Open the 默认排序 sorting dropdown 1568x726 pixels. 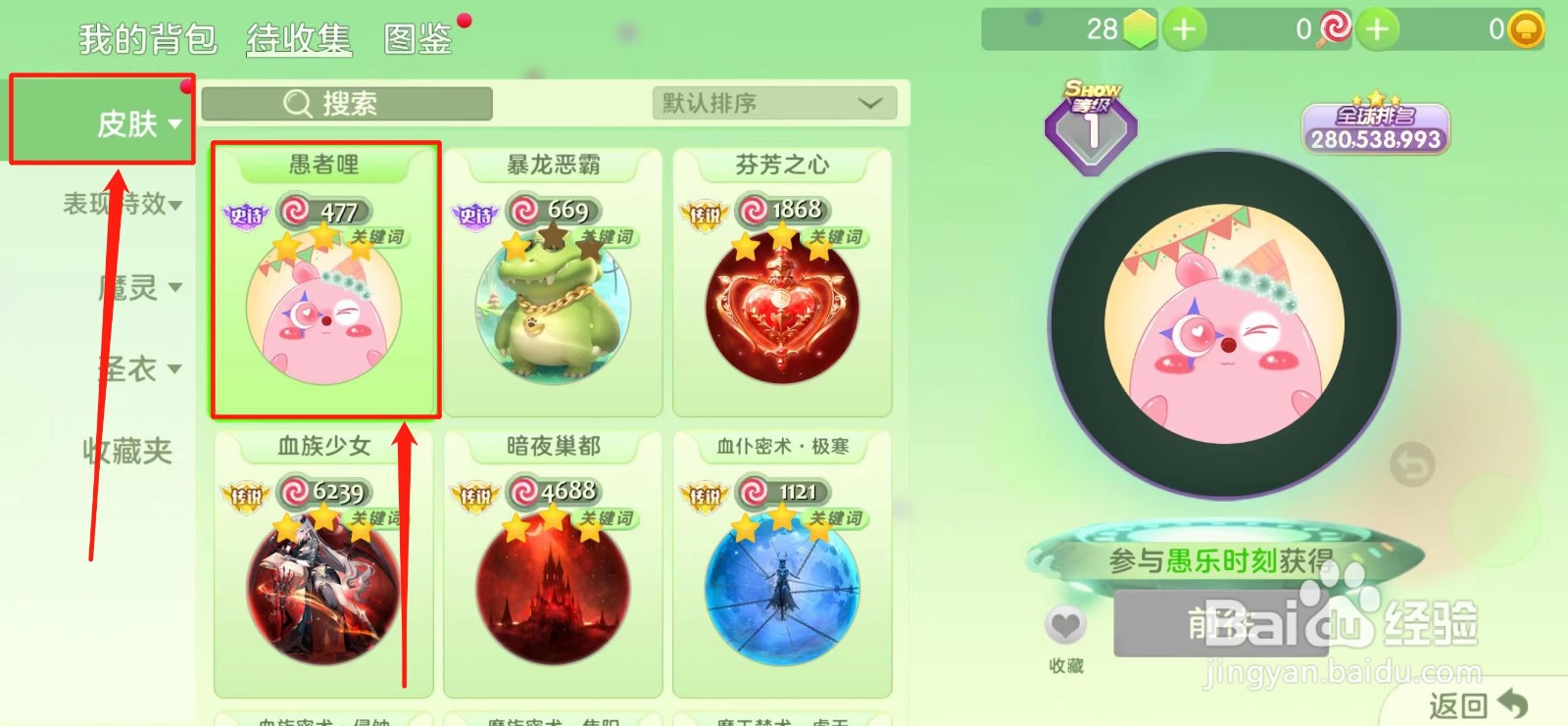(x=774, y=103)
